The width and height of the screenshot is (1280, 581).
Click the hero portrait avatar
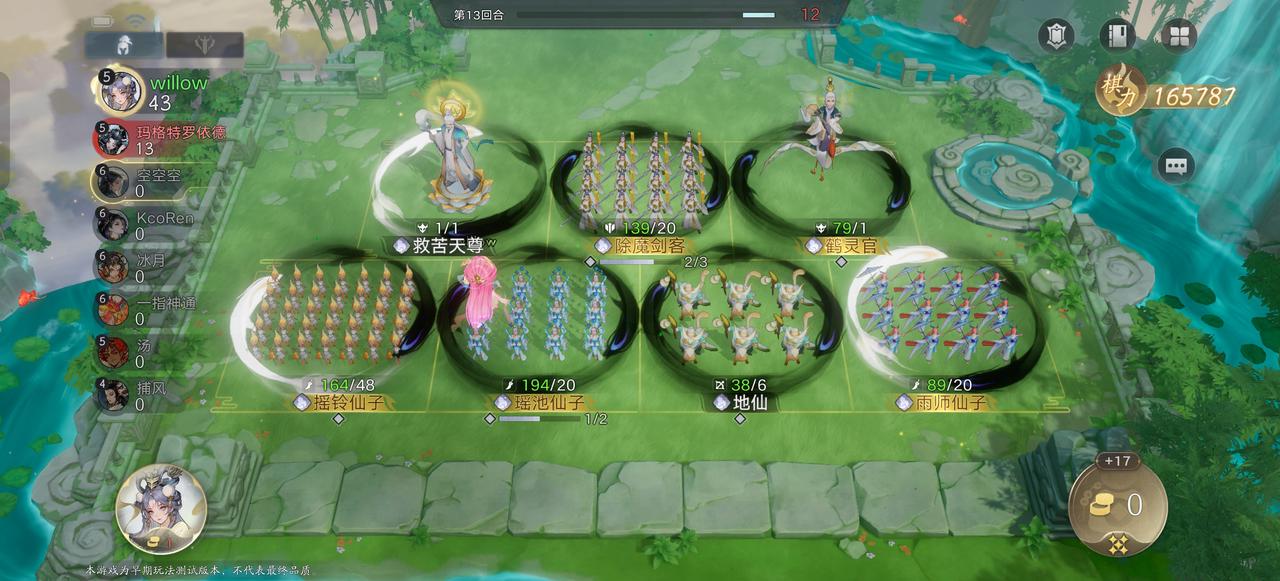pos(161,509)
